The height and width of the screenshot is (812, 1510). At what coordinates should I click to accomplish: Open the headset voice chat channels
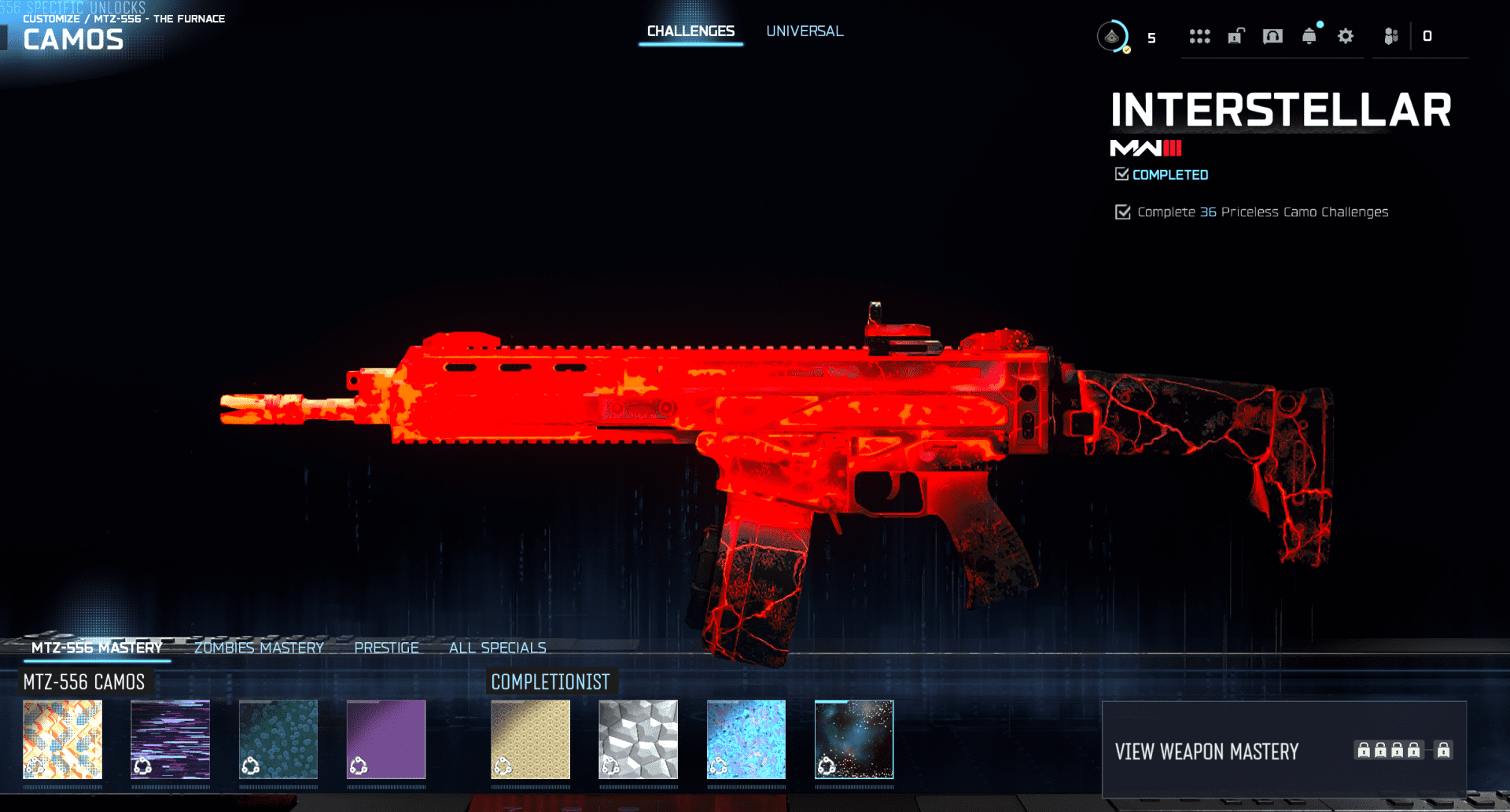pyautogui.click(x=1272, y=36)
